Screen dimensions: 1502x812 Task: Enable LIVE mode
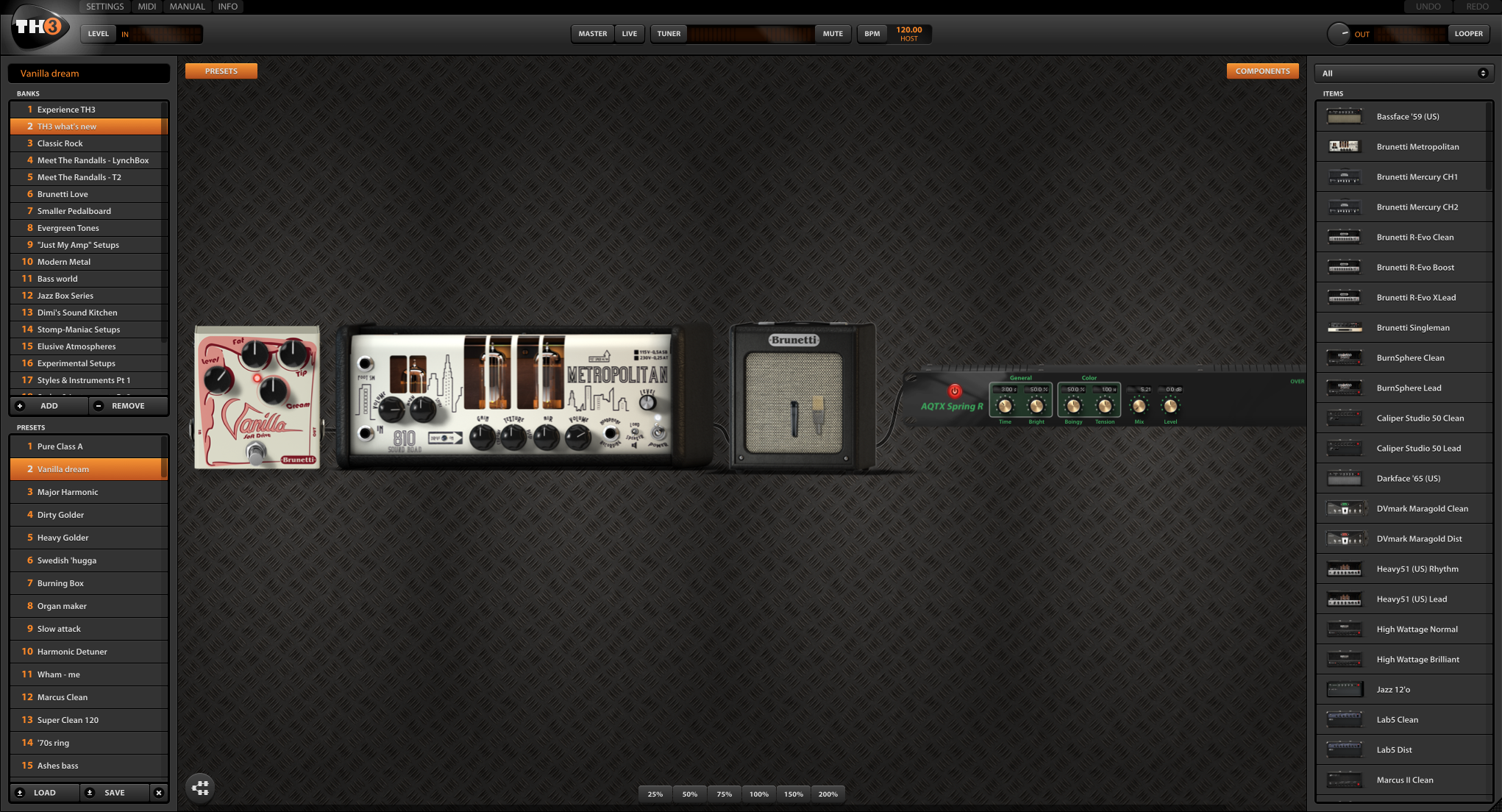coord(629,33)
